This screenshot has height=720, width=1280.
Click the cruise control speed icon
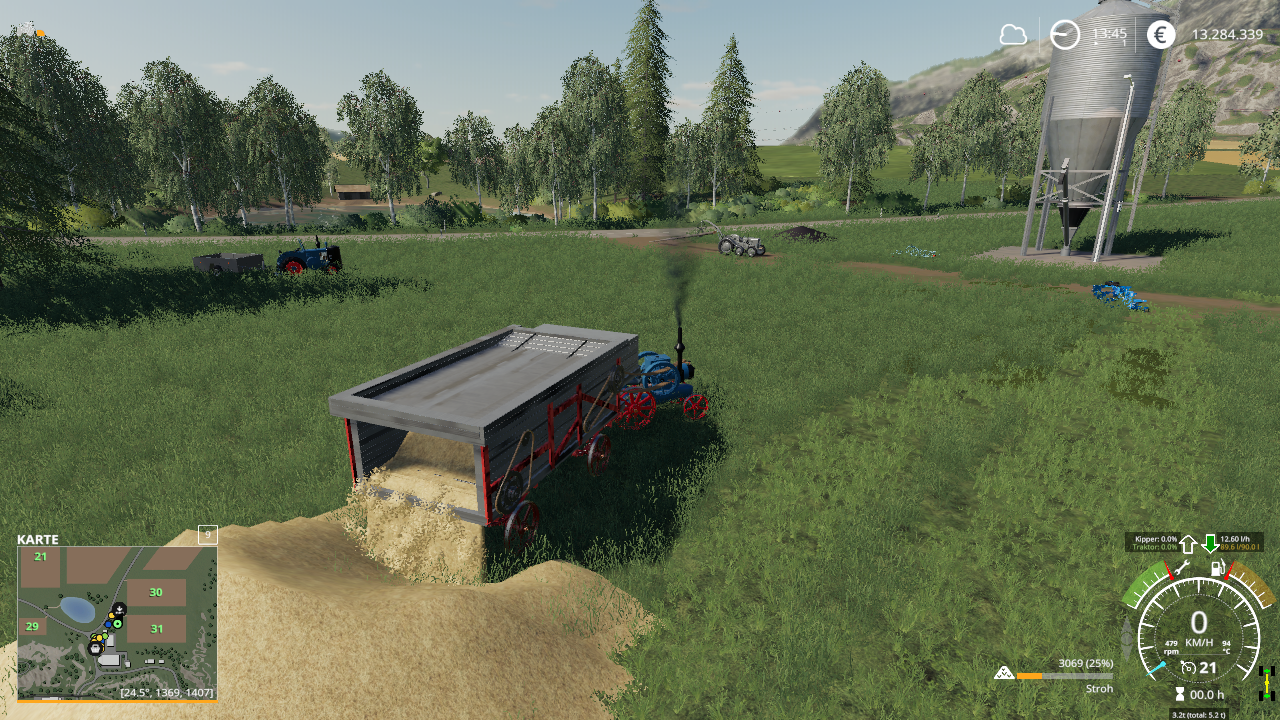pos(1188,668)
